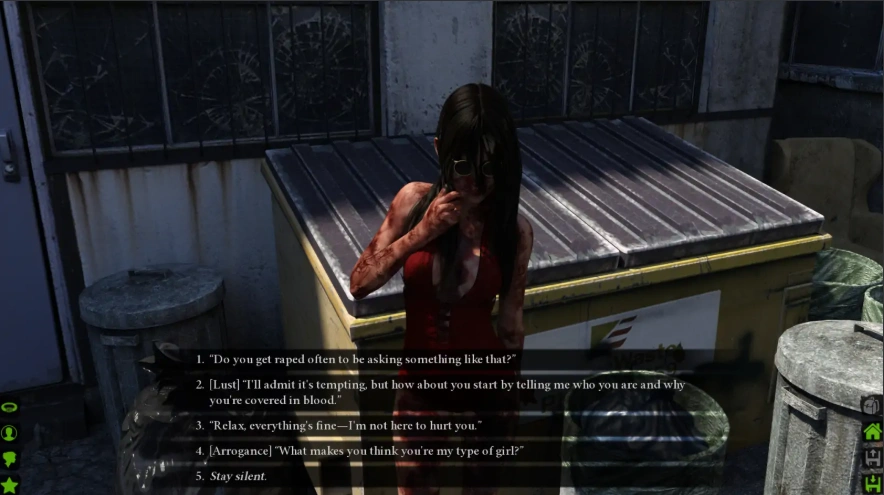Open the character silhouette icon in a circle
The height and width of the screenshot is (495, 884).
(10, 433)
